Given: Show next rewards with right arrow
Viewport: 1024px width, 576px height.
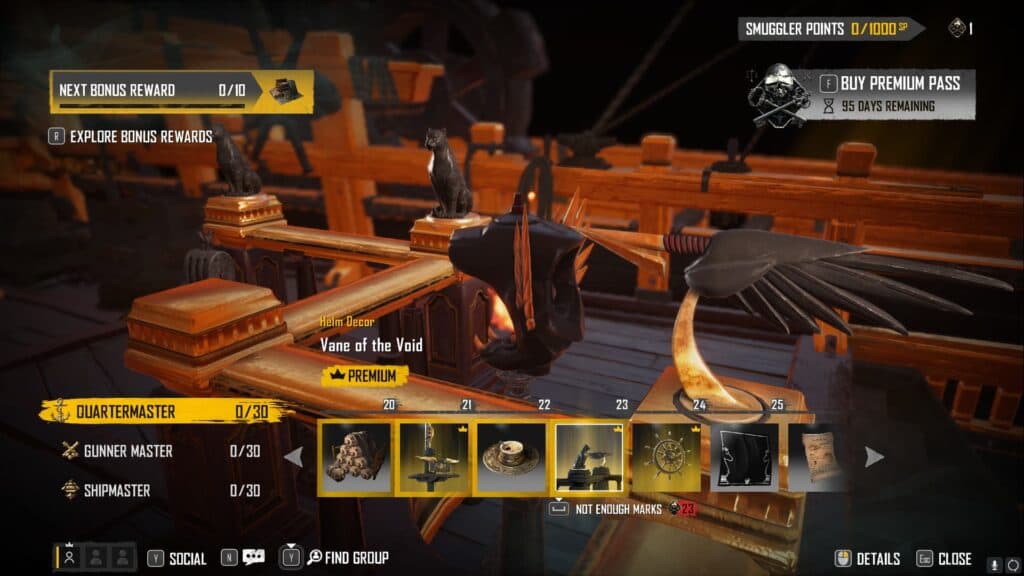Looking at the screenshot, I should (874, 457).
